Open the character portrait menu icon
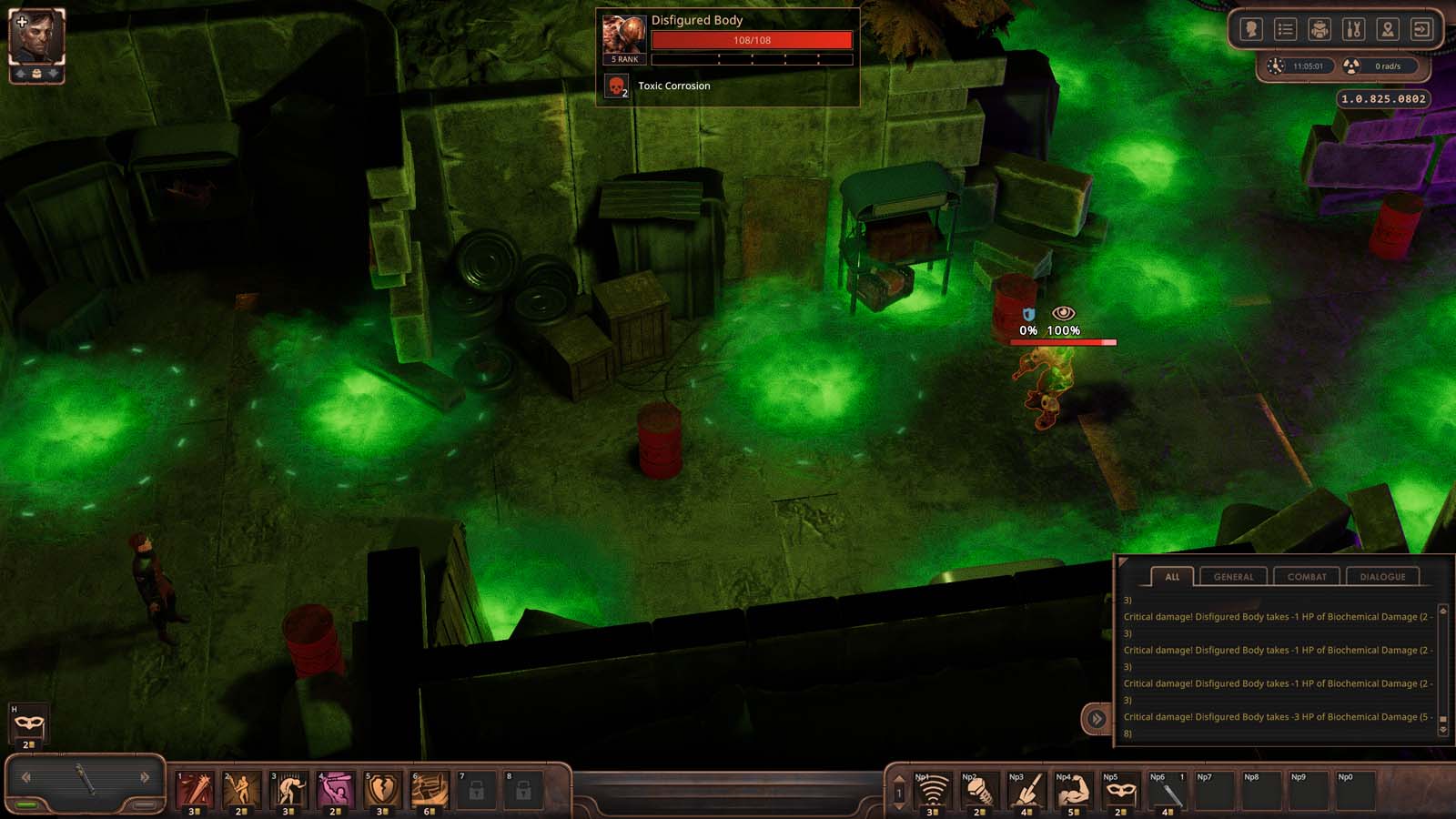This screenshot has width=1456, height=819. click(x=1251, y=29)
